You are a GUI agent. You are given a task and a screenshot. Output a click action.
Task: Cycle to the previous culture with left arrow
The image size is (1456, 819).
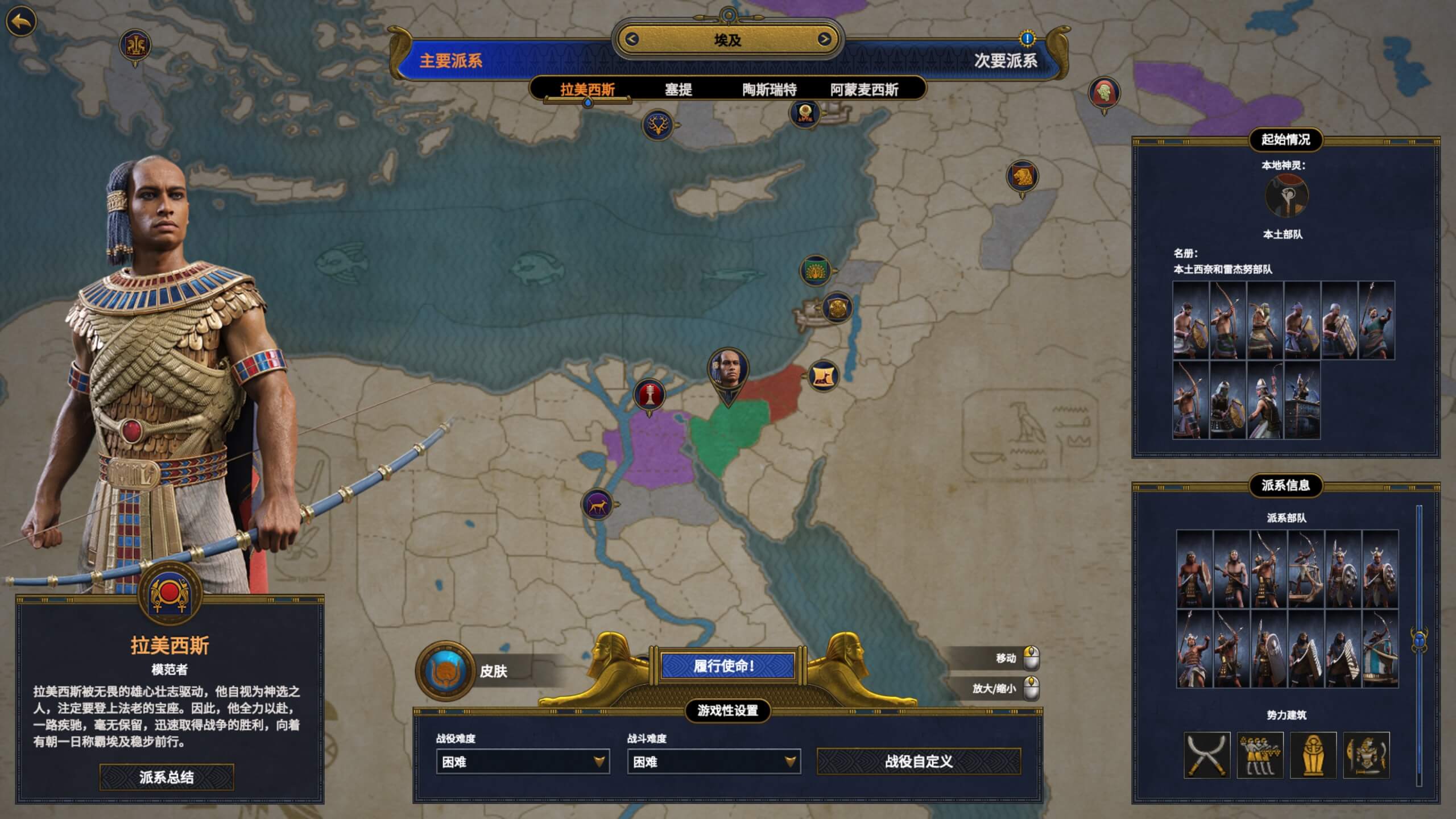(x=631, y=39)
